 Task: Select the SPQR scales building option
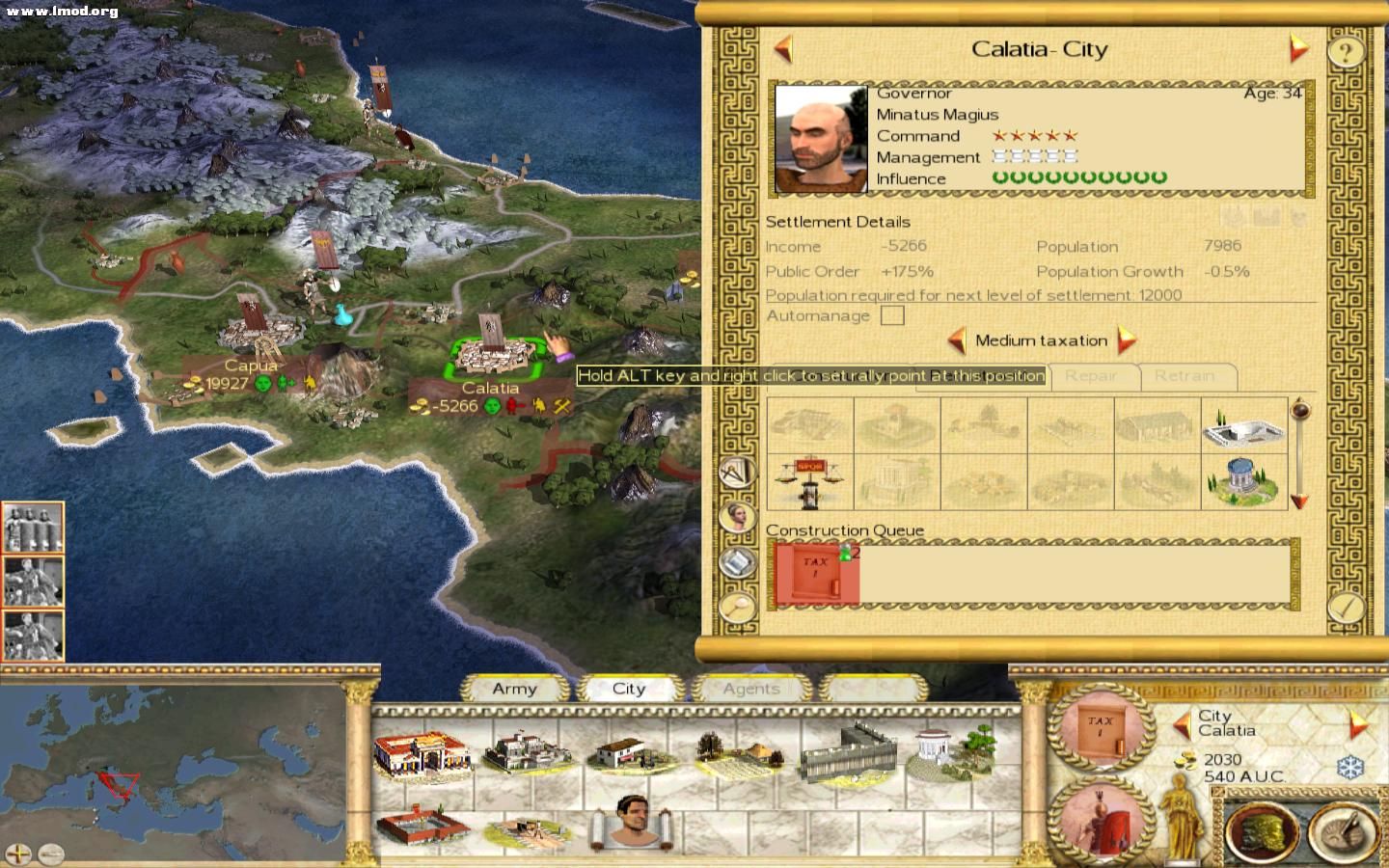(810, 481)
